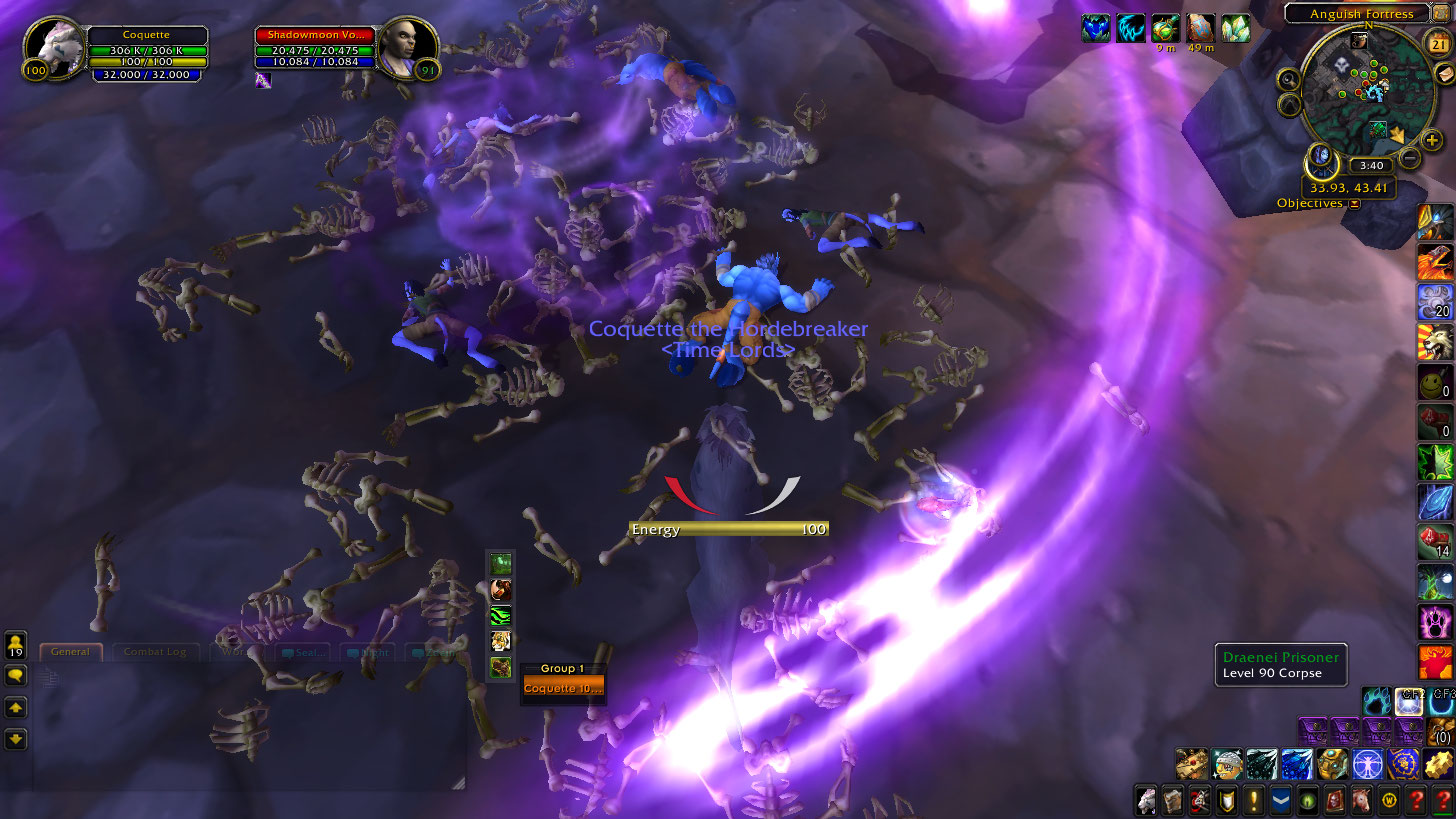Image resolution: width=1456 pixels, height=819 pixels.
Task: Switch to the Combat Log chat tab
Action: (155, 652)
